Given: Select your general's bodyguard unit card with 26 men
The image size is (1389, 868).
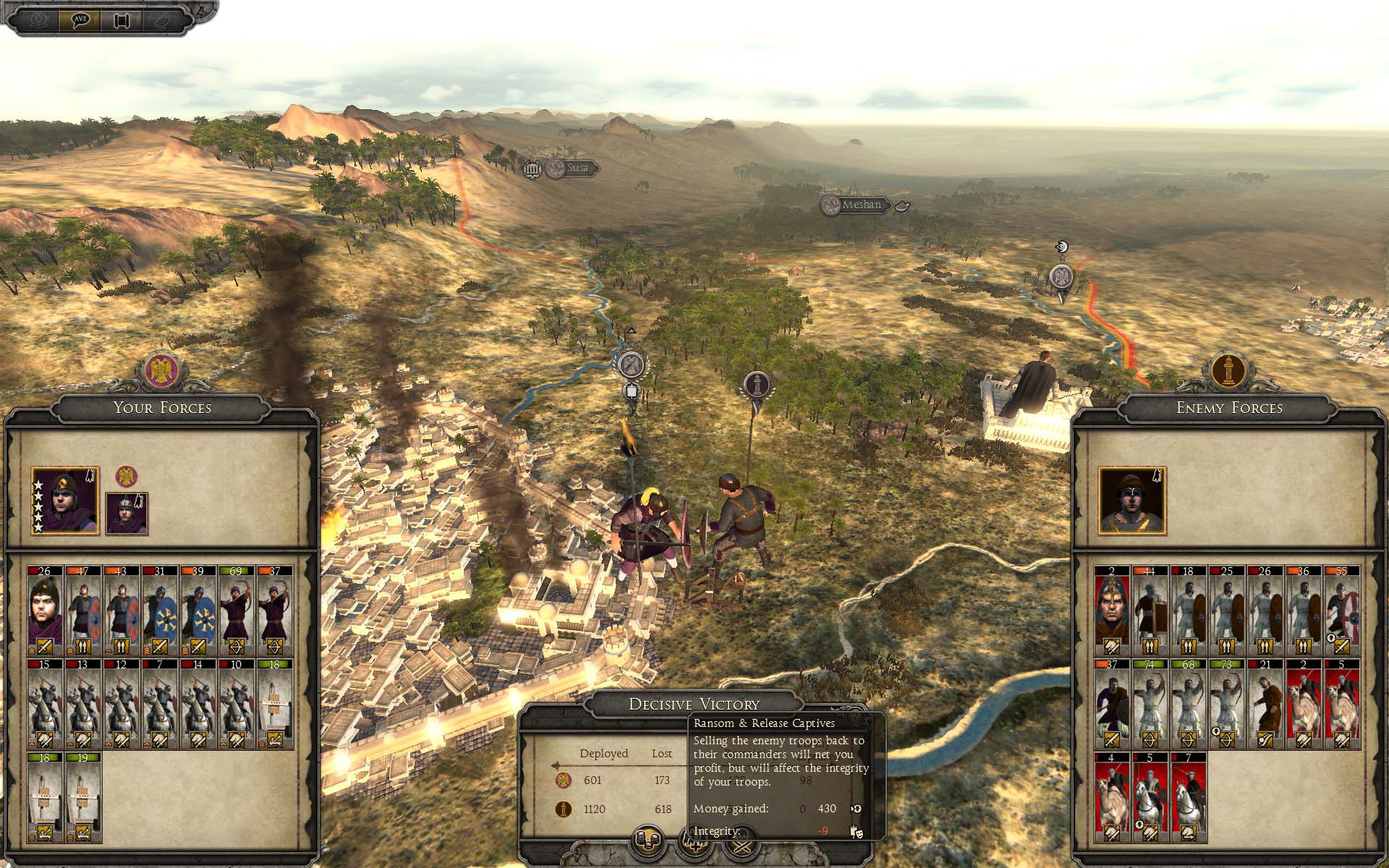Looking at the screenshot, I should (45, 610).
